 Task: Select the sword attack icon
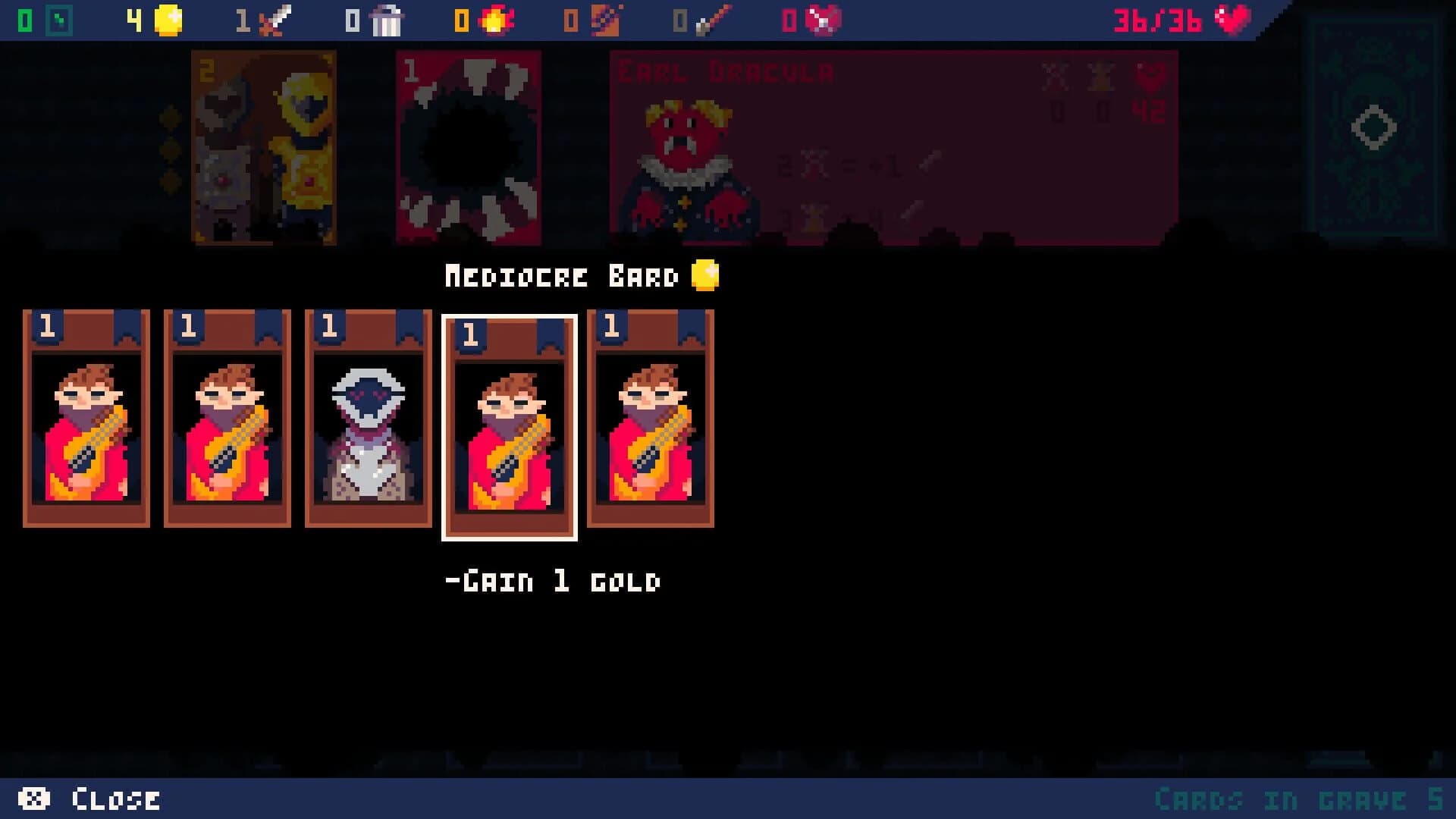point(273,20)
